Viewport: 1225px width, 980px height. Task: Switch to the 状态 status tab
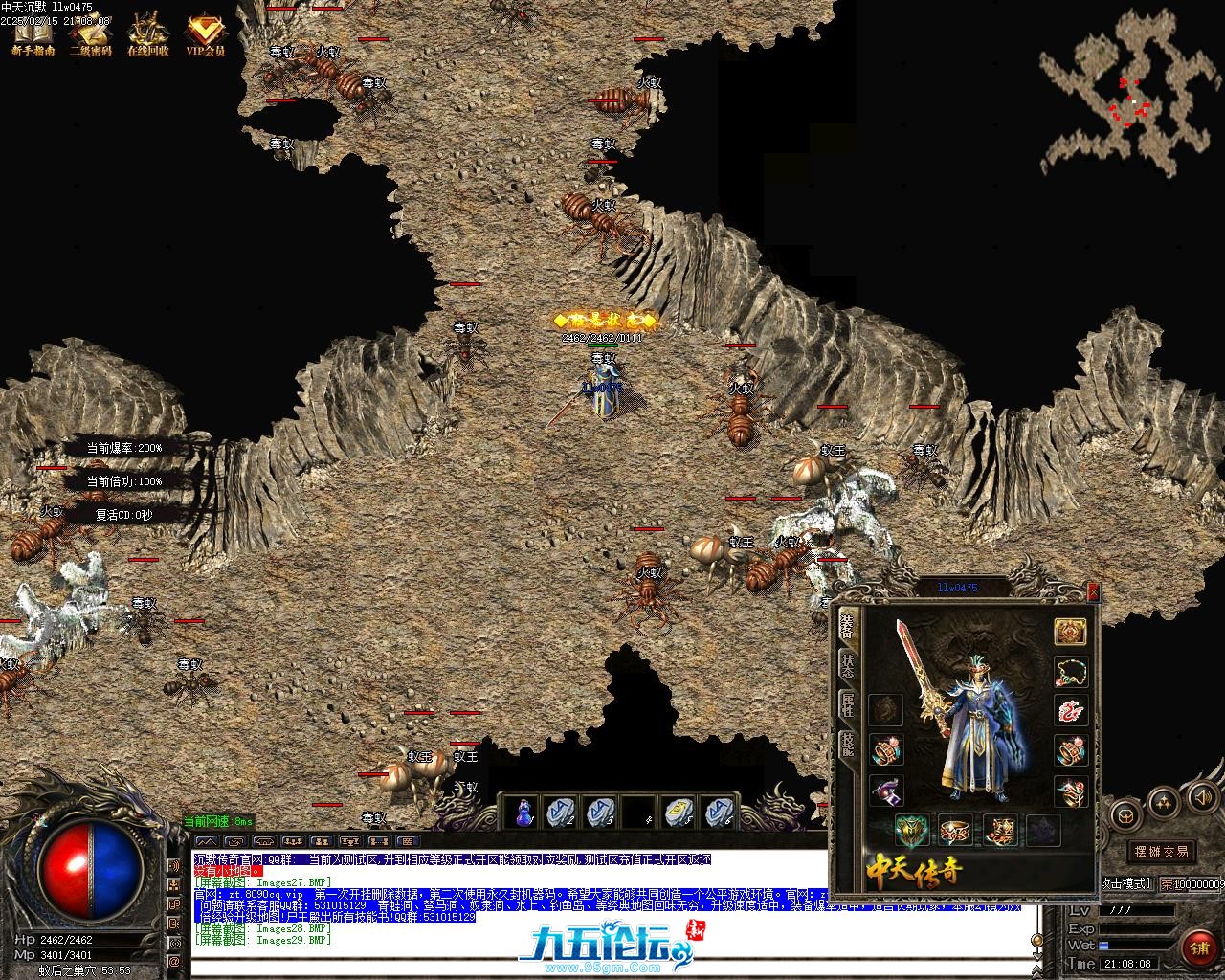847,666
